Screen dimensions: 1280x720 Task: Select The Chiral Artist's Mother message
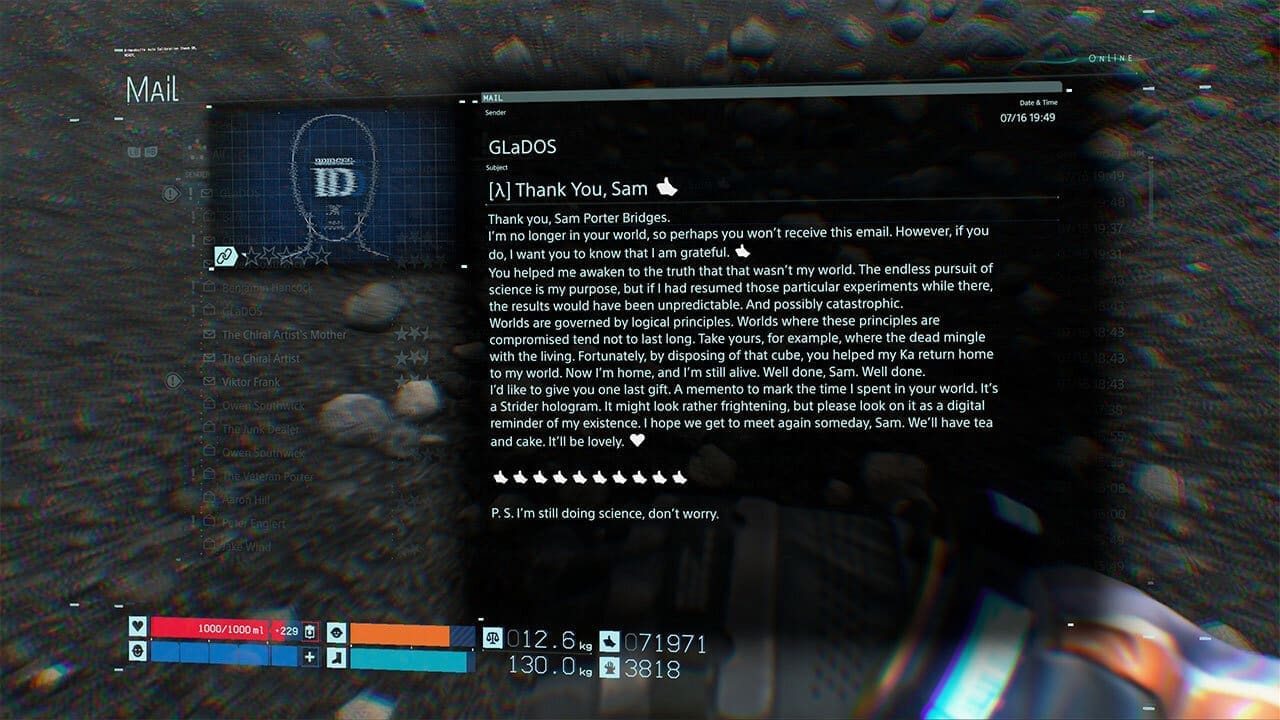pos(285,335)
